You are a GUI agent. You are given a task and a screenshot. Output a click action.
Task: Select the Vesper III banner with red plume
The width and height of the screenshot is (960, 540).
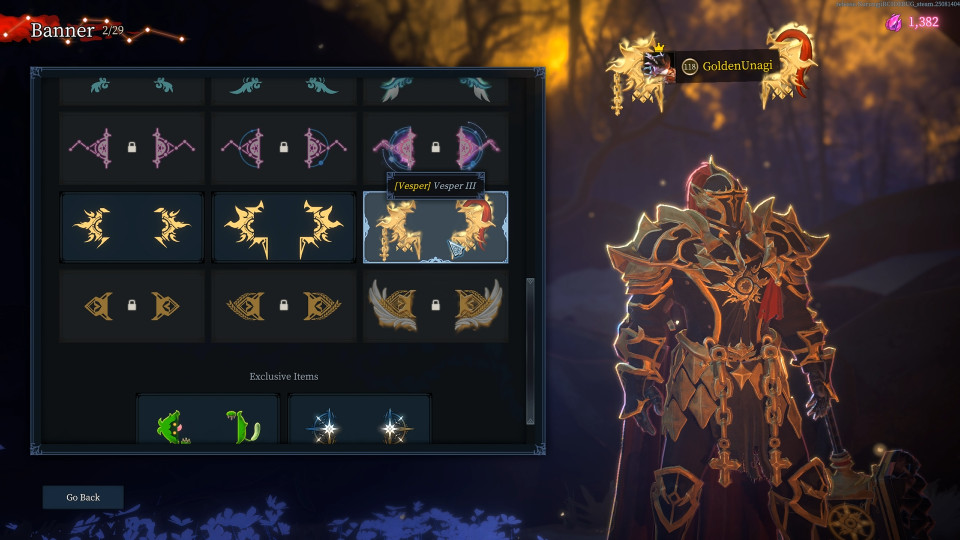[x=435, y=227]
